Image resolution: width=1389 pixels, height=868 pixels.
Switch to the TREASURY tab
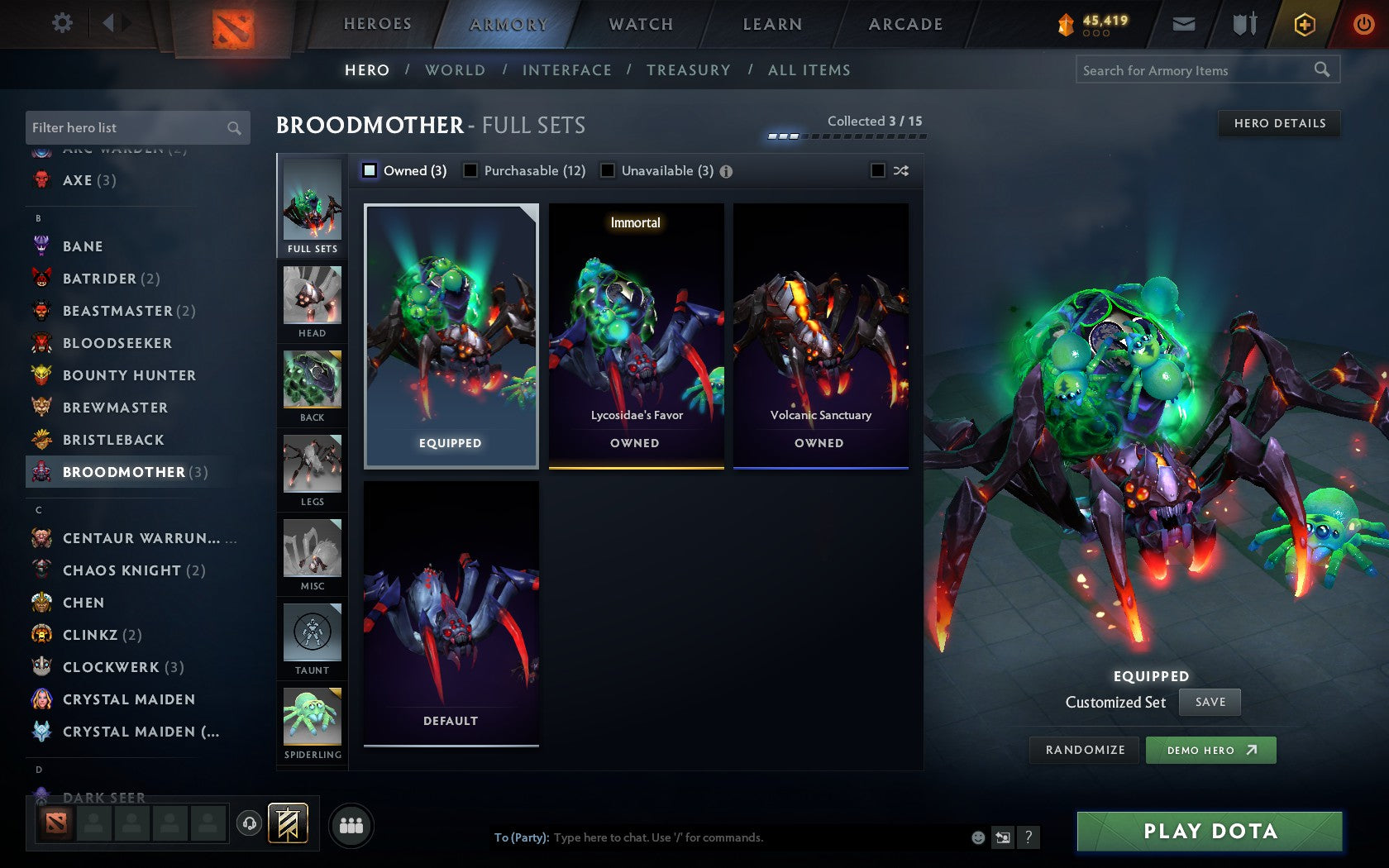click(x=689, y=70)
